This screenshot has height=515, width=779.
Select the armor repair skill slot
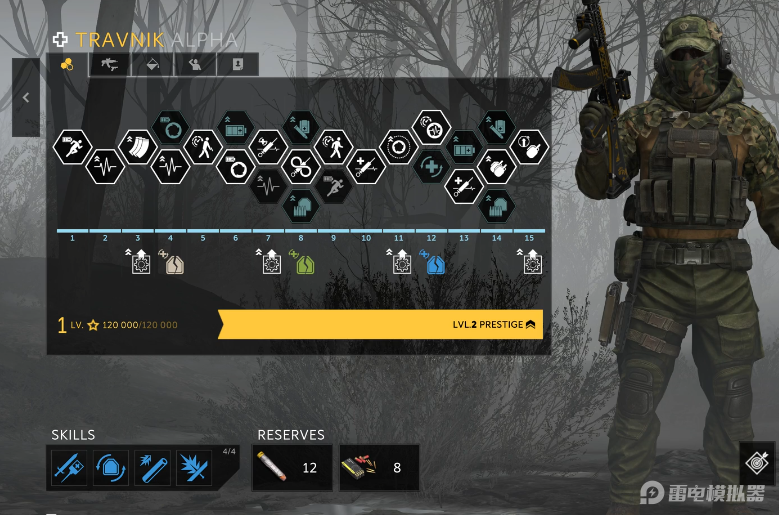(x=111, y=468)
